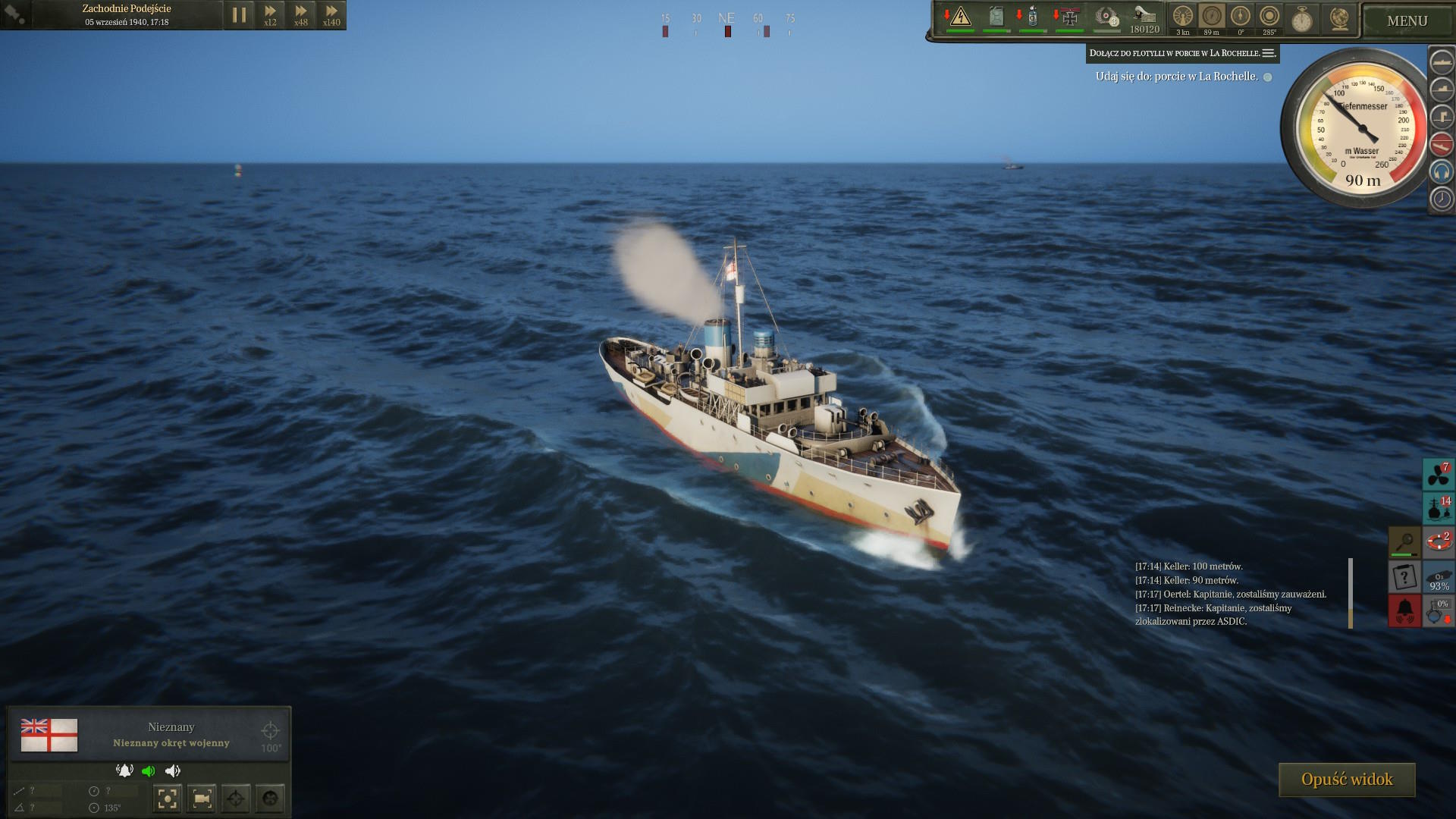Set time compression to x12

point(270,14)
